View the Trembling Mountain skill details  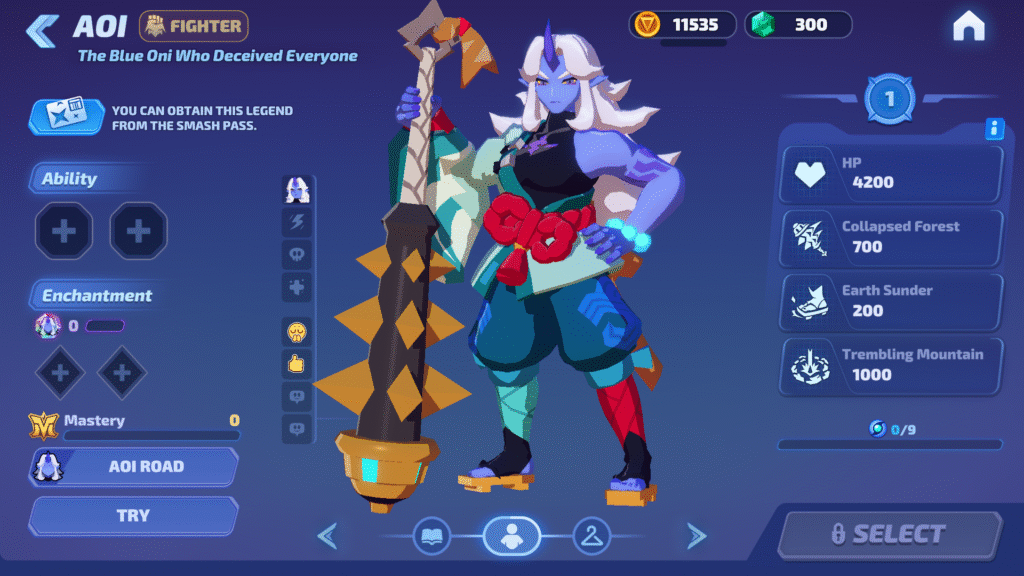(x=891, y=365)
